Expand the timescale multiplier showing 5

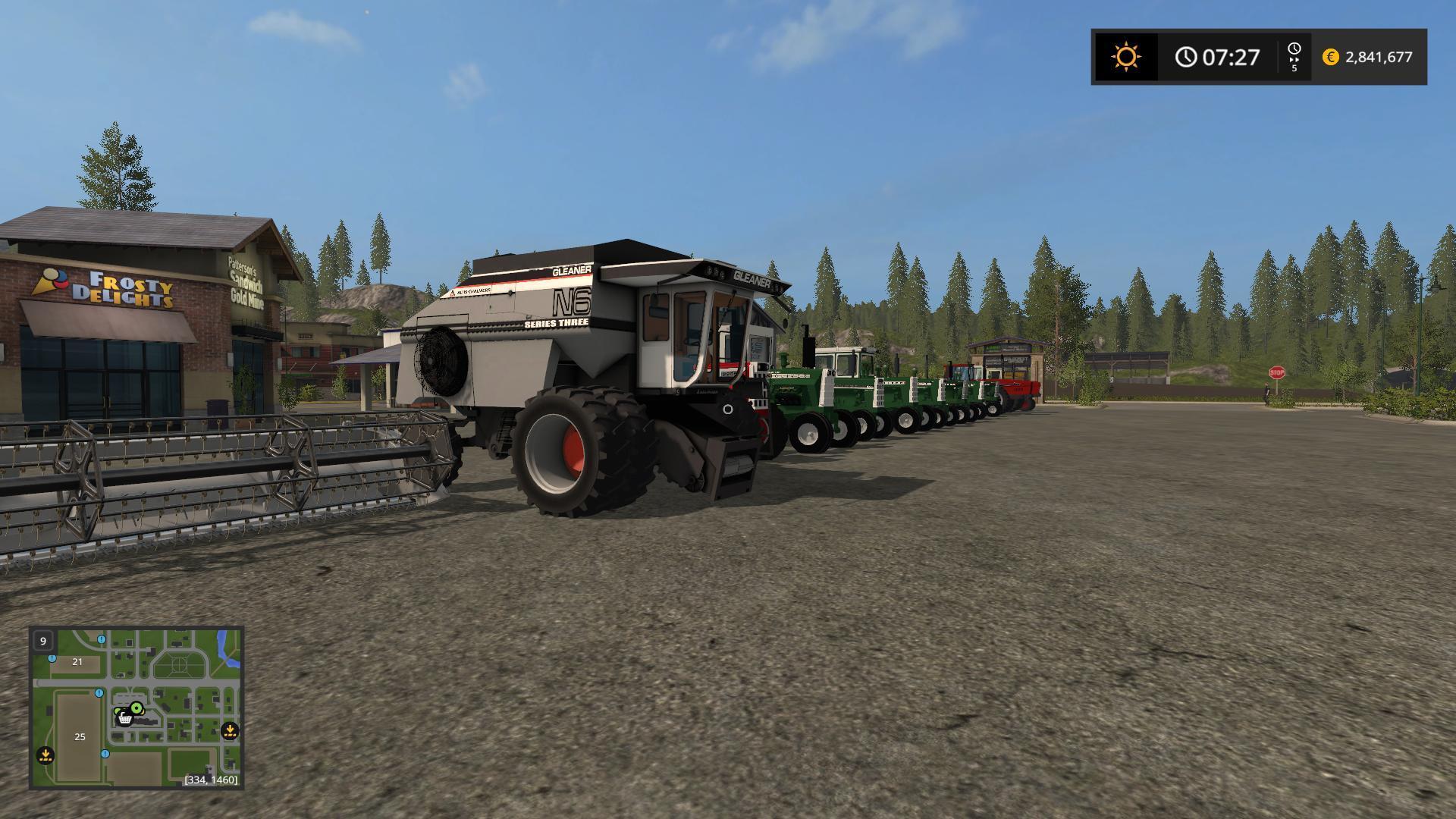tap(1294, 69)
